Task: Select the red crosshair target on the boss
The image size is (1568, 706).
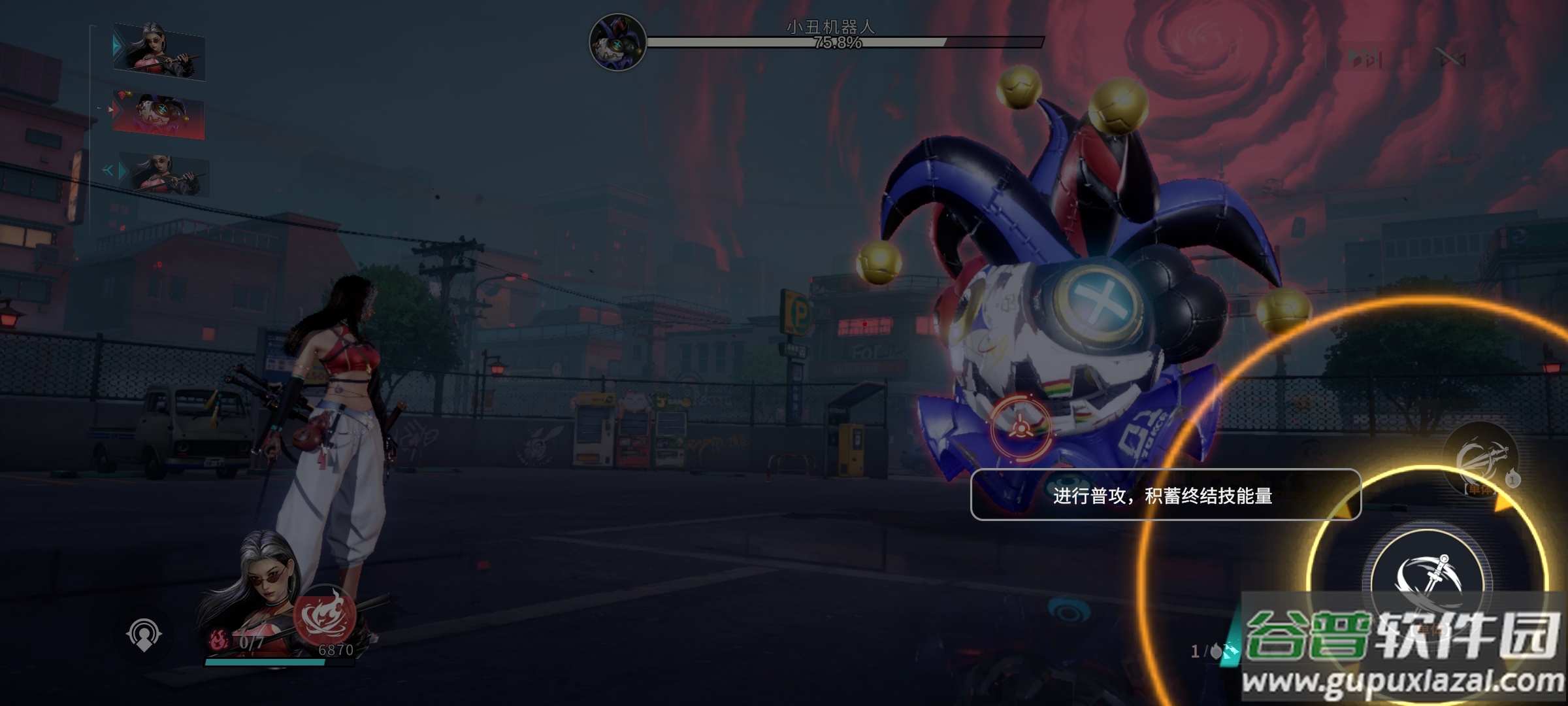Action: tap(1020, 428)
